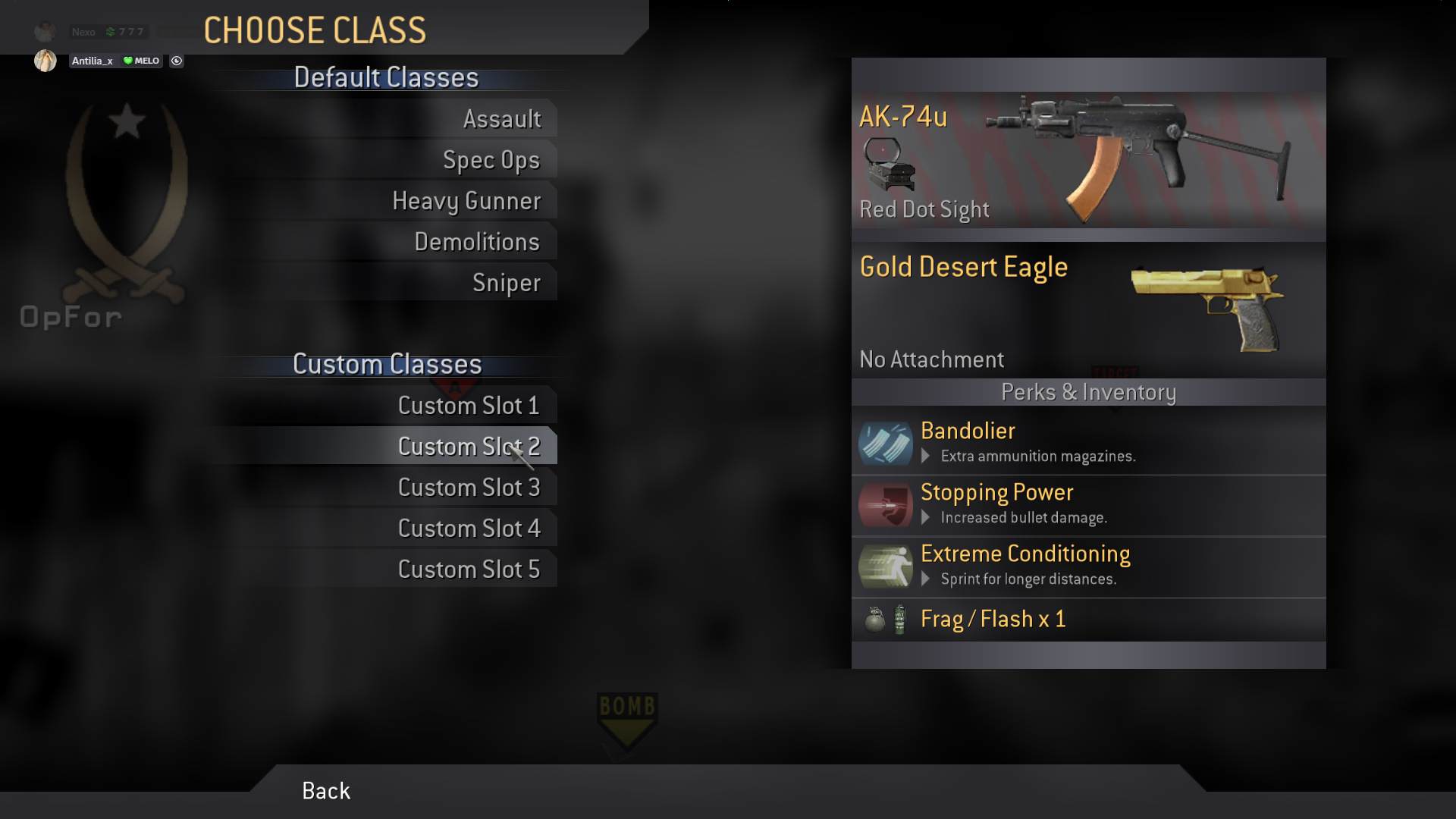
Task: Go Back to the previous menu
Action: [x=326, y=791]
